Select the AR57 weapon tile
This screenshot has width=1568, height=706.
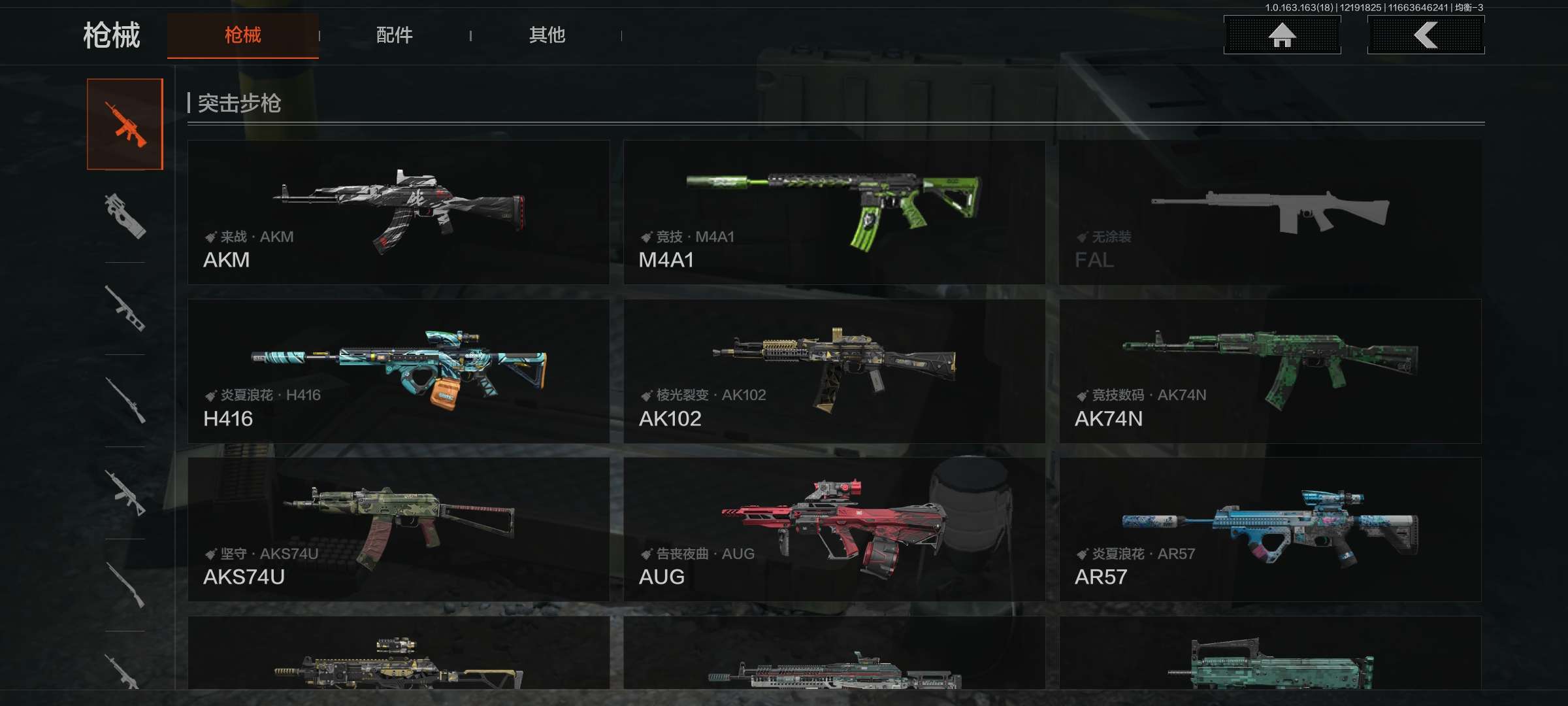click(1269, 529)
